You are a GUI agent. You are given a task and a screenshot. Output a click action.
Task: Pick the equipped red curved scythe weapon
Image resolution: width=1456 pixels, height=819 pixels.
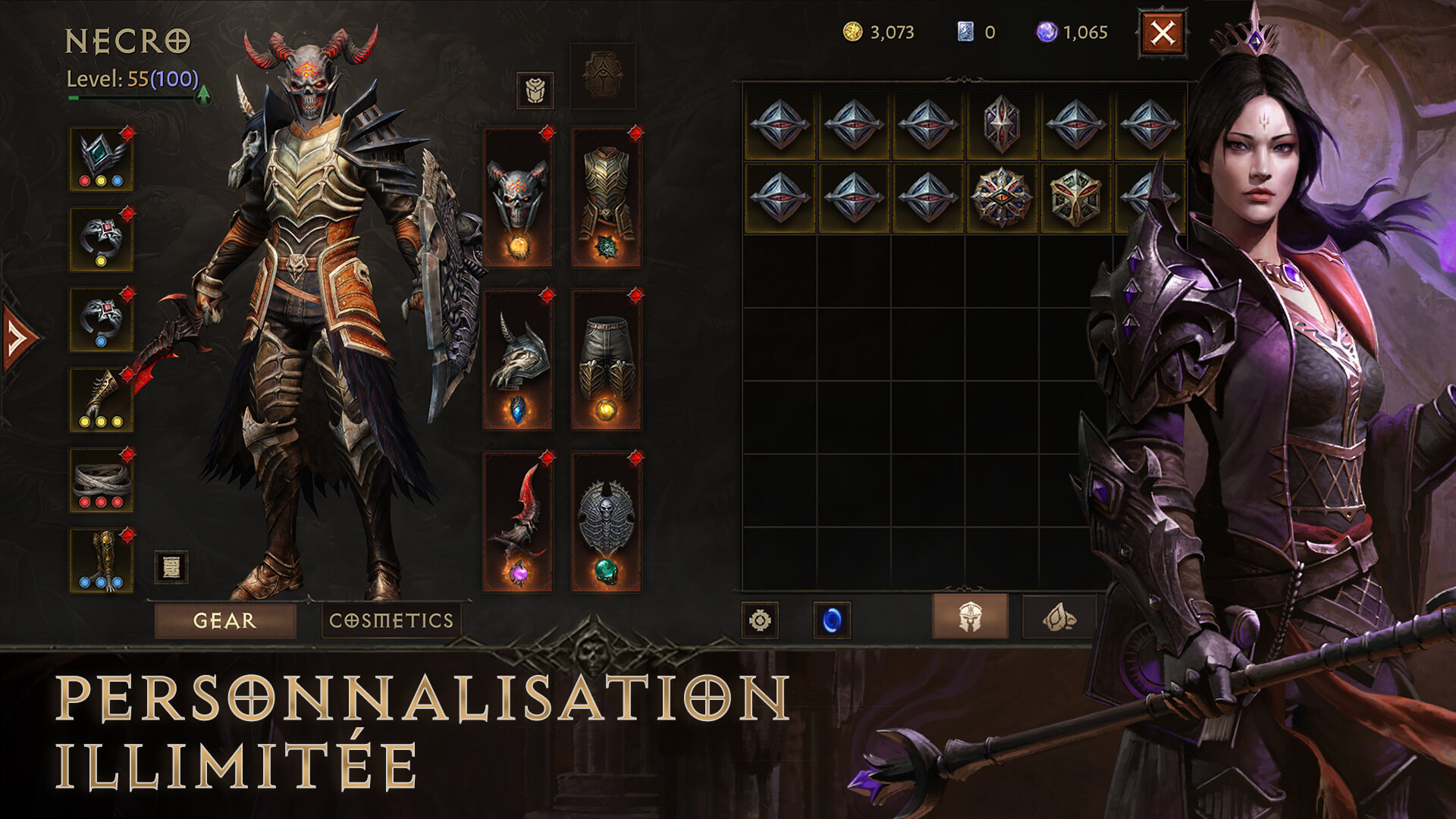[518, 522]
